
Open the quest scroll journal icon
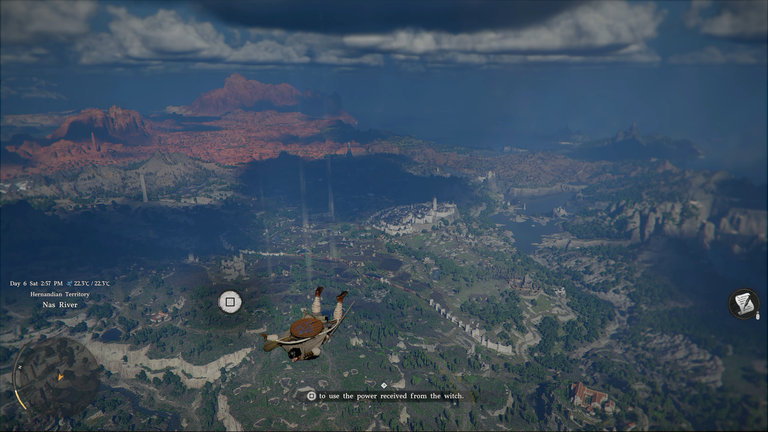coord(744,303)
